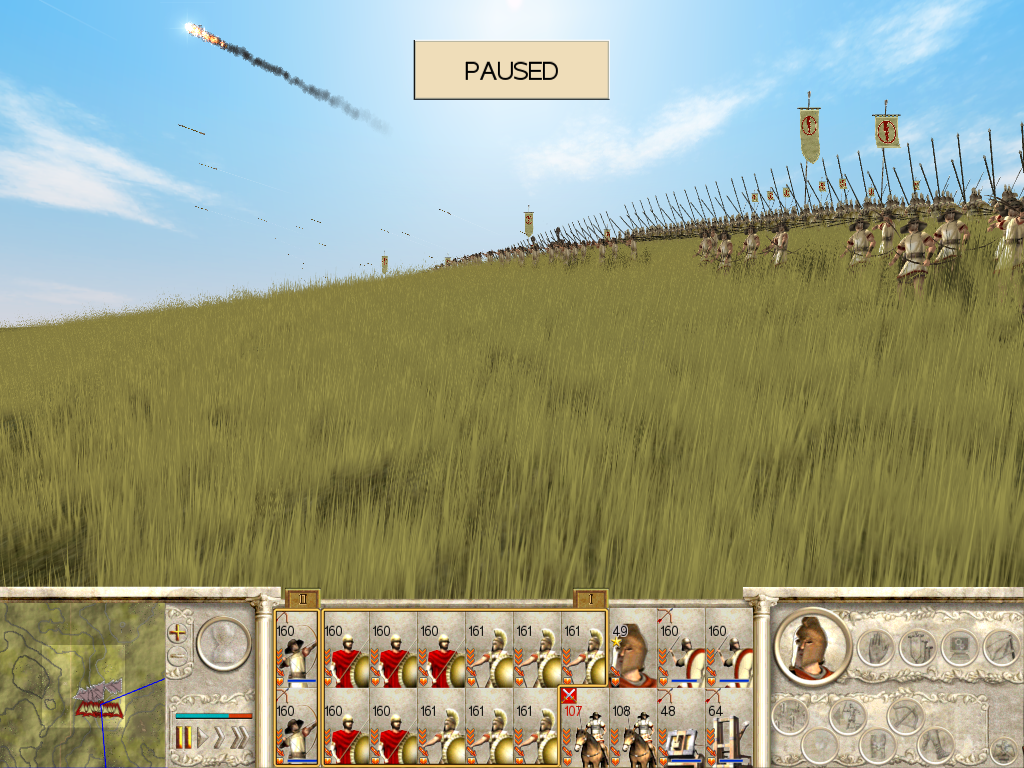
Task: Click the large general portrait medallion
Action: (x=812, y=645)
